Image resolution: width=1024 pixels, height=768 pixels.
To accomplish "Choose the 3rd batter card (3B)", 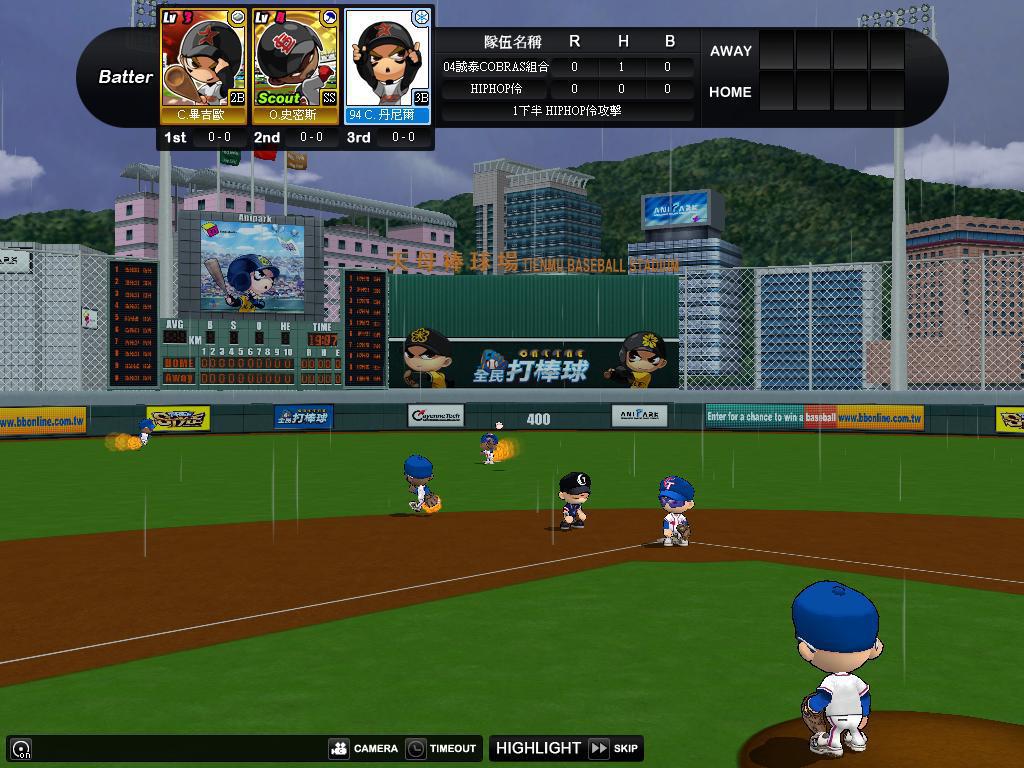I will click(387, 66).
